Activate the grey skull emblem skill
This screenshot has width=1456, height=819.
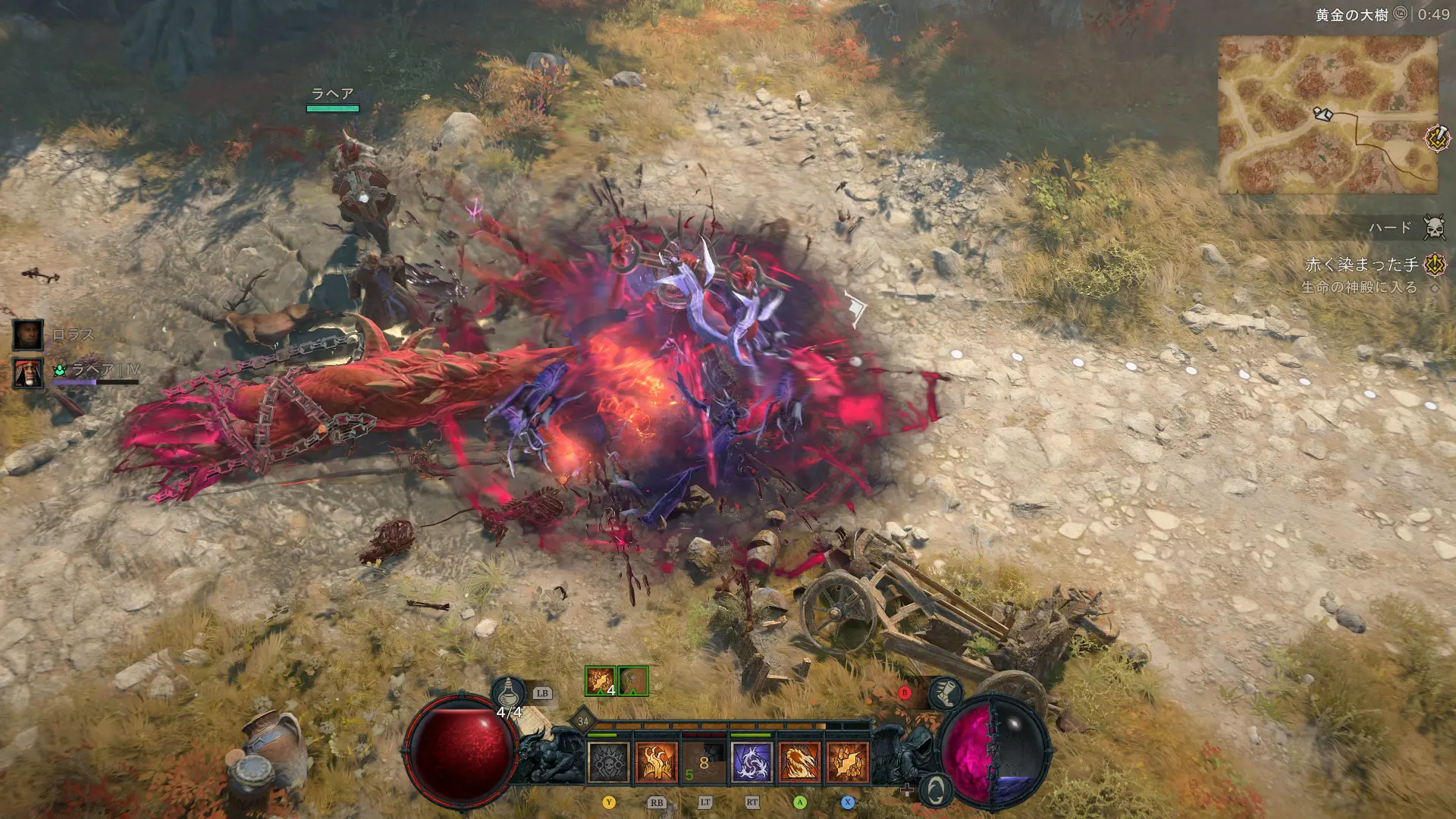pos(609,761)
